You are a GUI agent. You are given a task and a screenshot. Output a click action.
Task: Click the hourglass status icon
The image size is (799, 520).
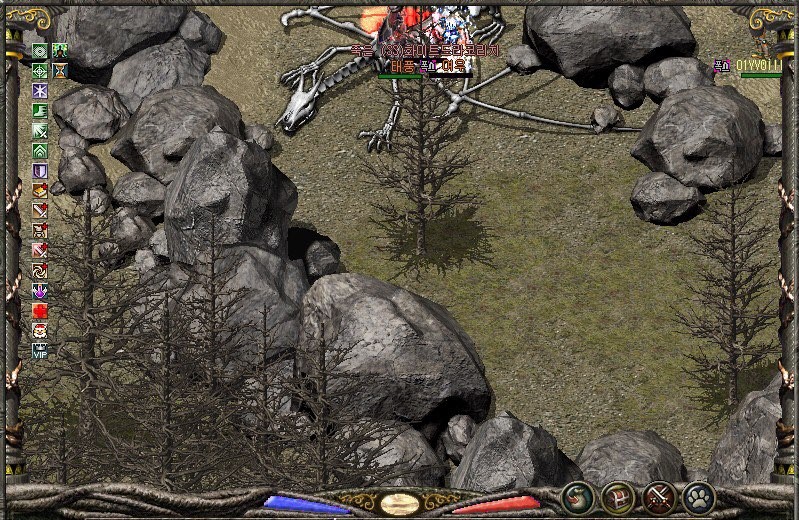tap(60, 70)
